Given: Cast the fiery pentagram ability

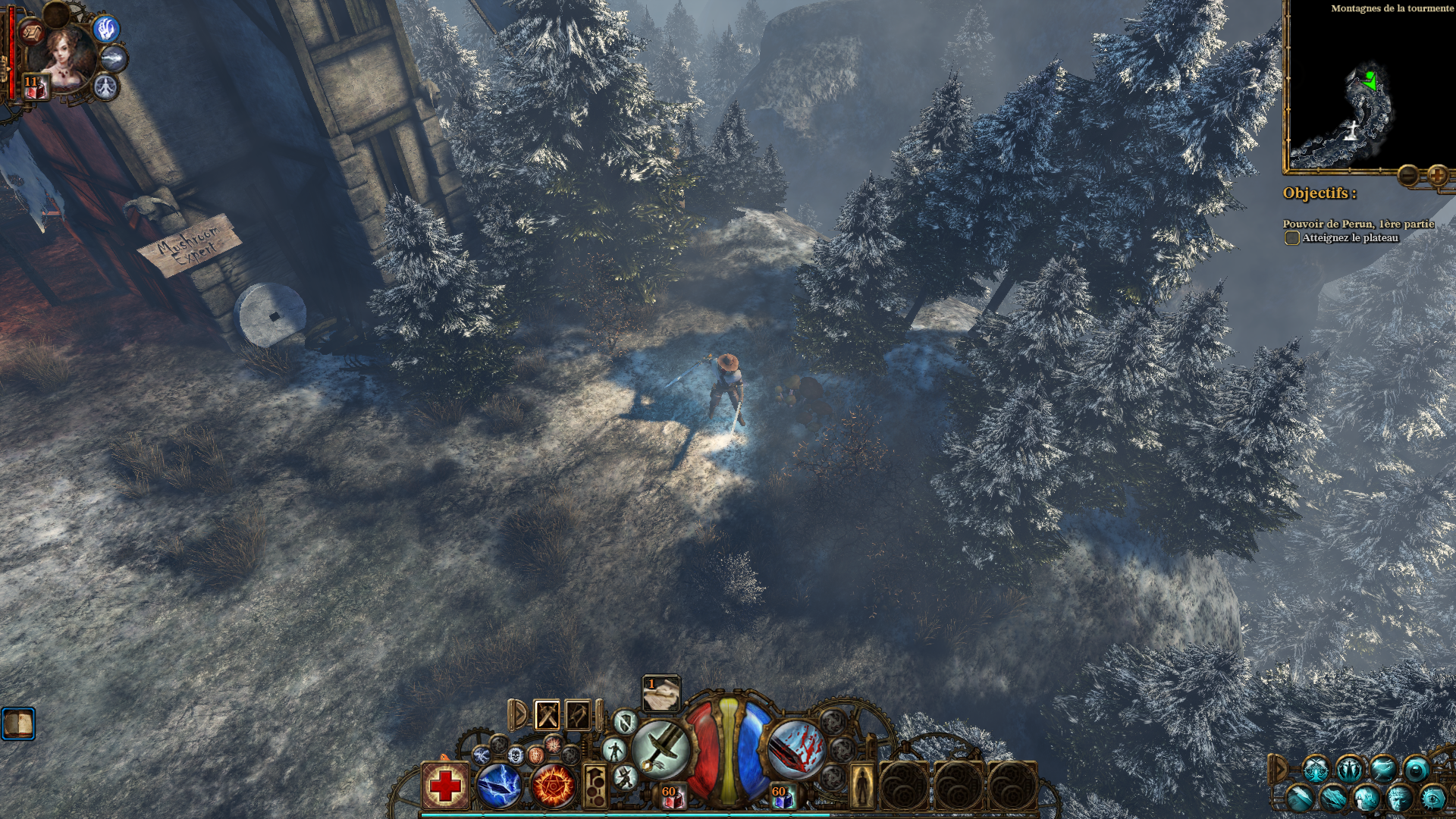Looking at the screenshot, I should (553, 786).
